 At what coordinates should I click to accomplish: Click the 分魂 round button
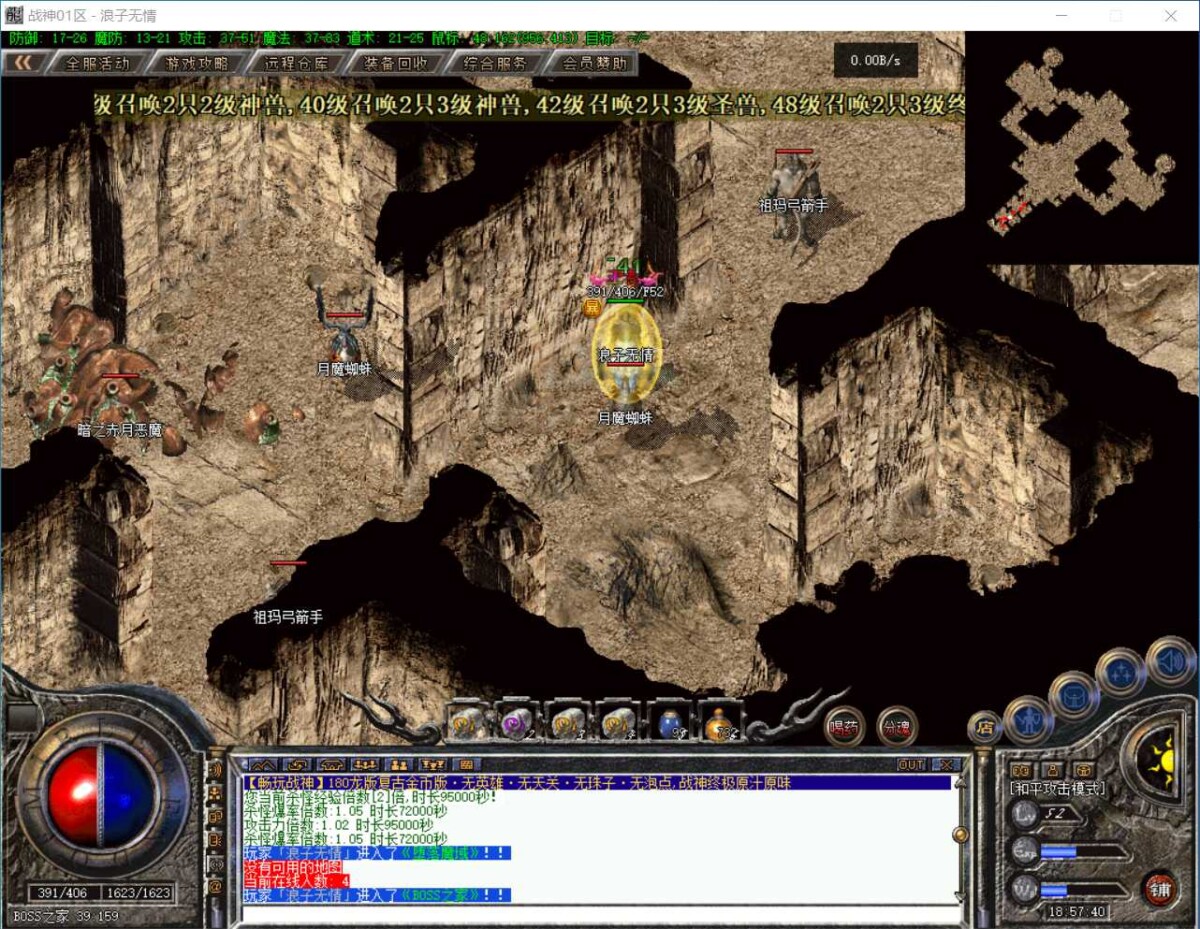(897, 727)
